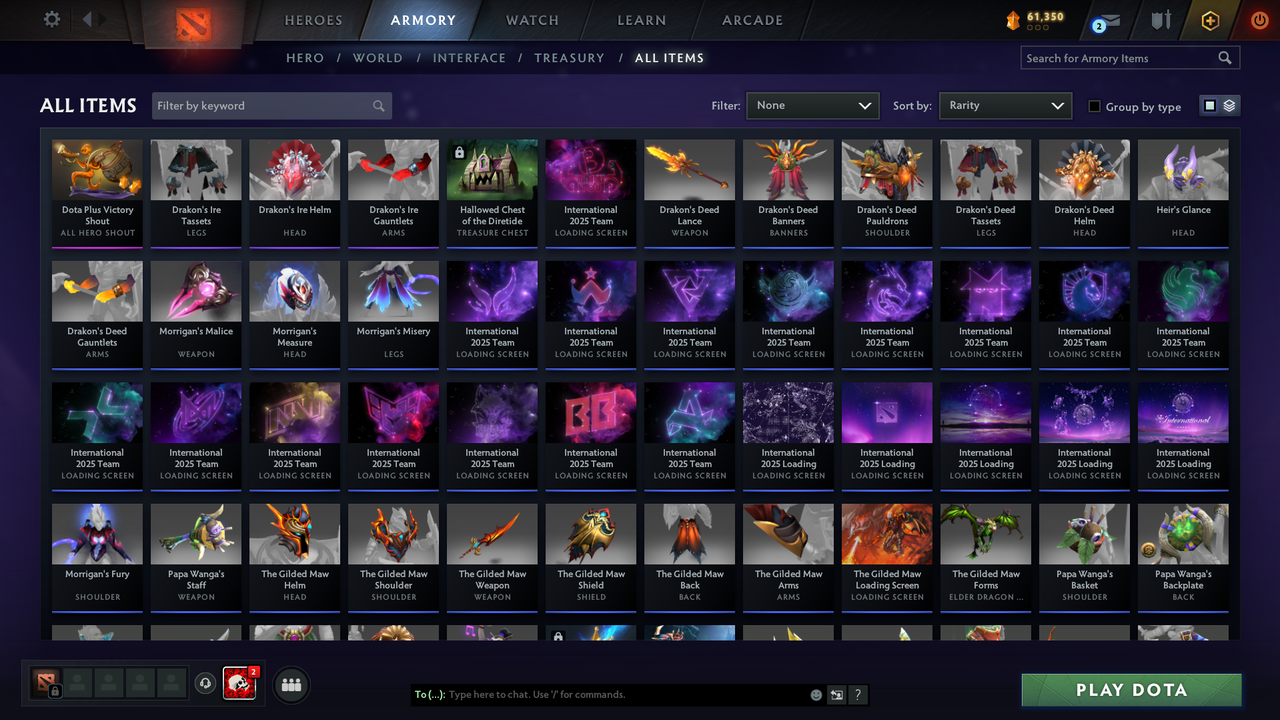1280x720 pixels.
Task: Open the TREASURY section
Action: pos(569,58)
